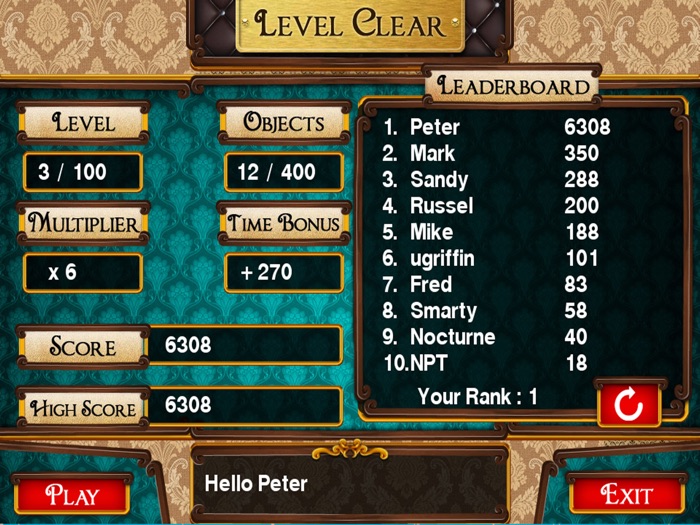Click Nocturne in the leaderboard
Screen dimensions: 700x525
click(497, 337)
